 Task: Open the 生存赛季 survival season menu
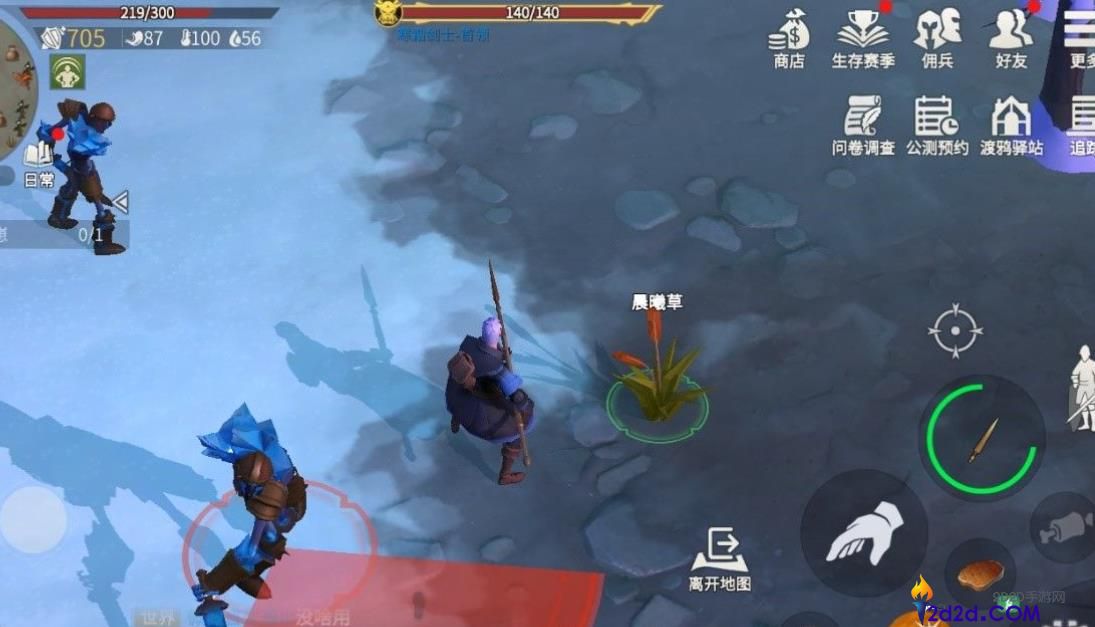[x=862, y=38]
